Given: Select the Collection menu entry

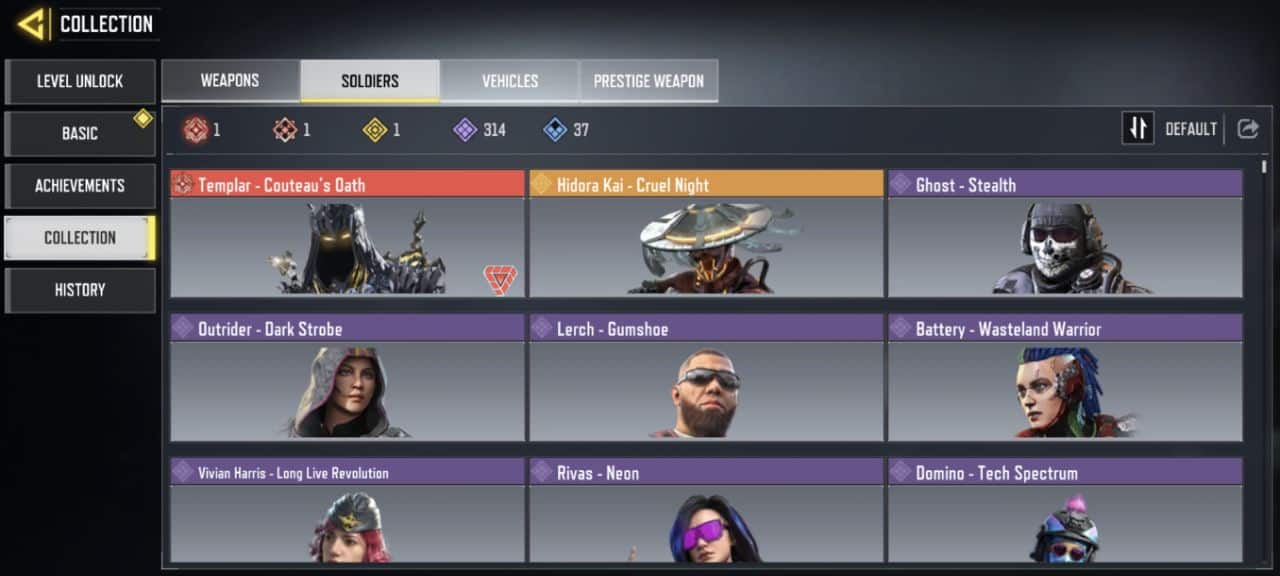Looking at the screenshot, I should pyautogui.click(x=80, y=237).
